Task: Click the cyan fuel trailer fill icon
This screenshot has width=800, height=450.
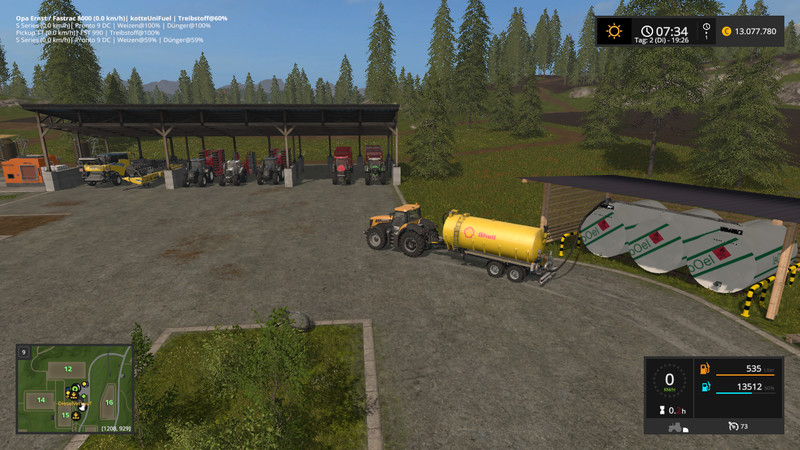Action: [x=705, y=387]
